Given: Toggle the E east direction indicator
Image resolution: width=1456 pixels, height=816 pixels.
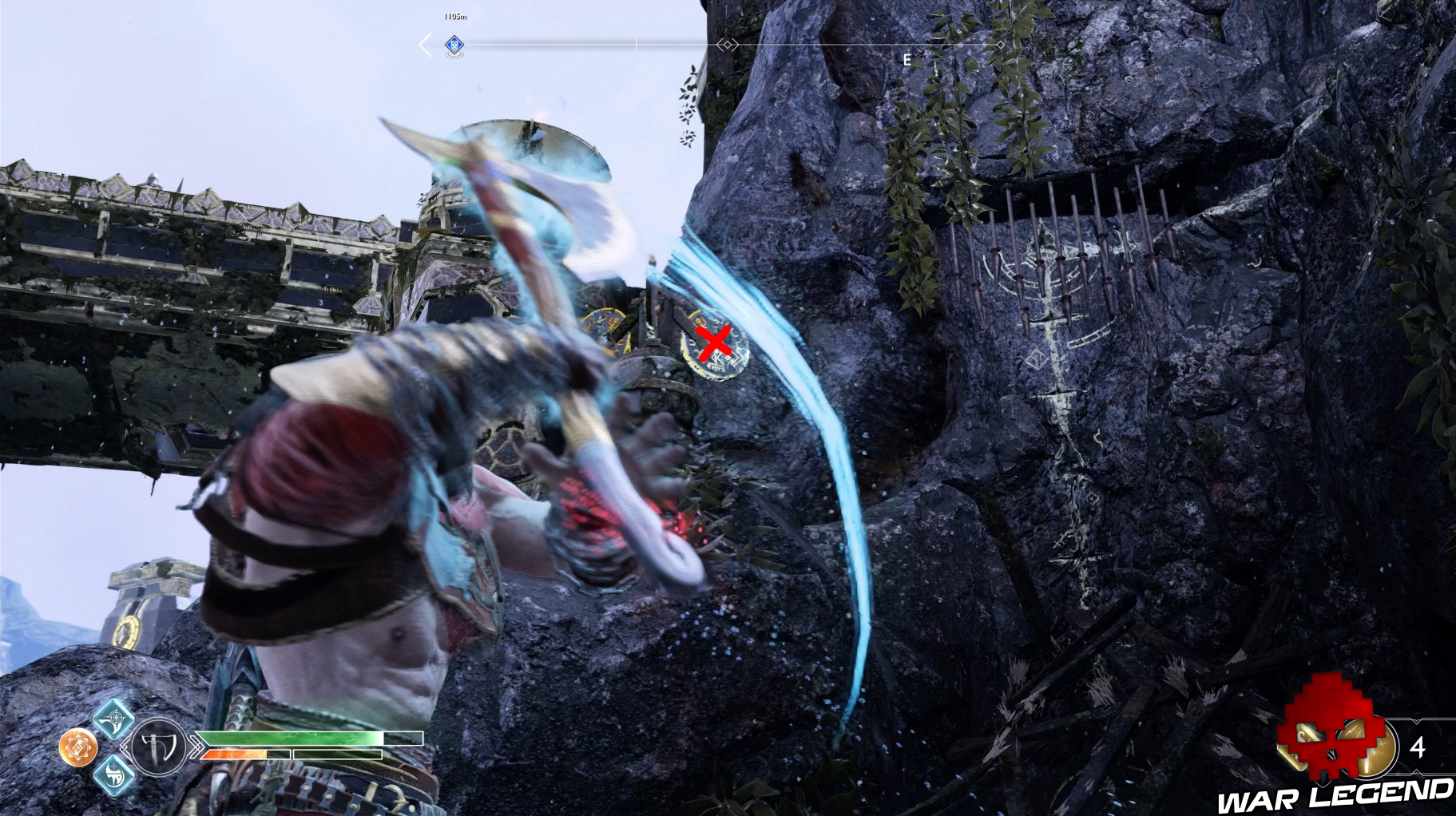Looking at the screenshot, I should pos(906,59).
